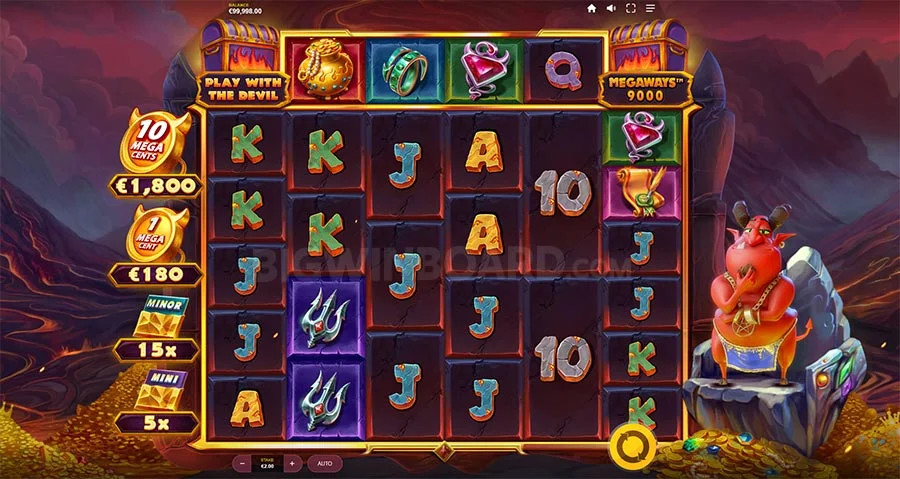
Task: Open the hamburger menu
Action: [650, 8]
